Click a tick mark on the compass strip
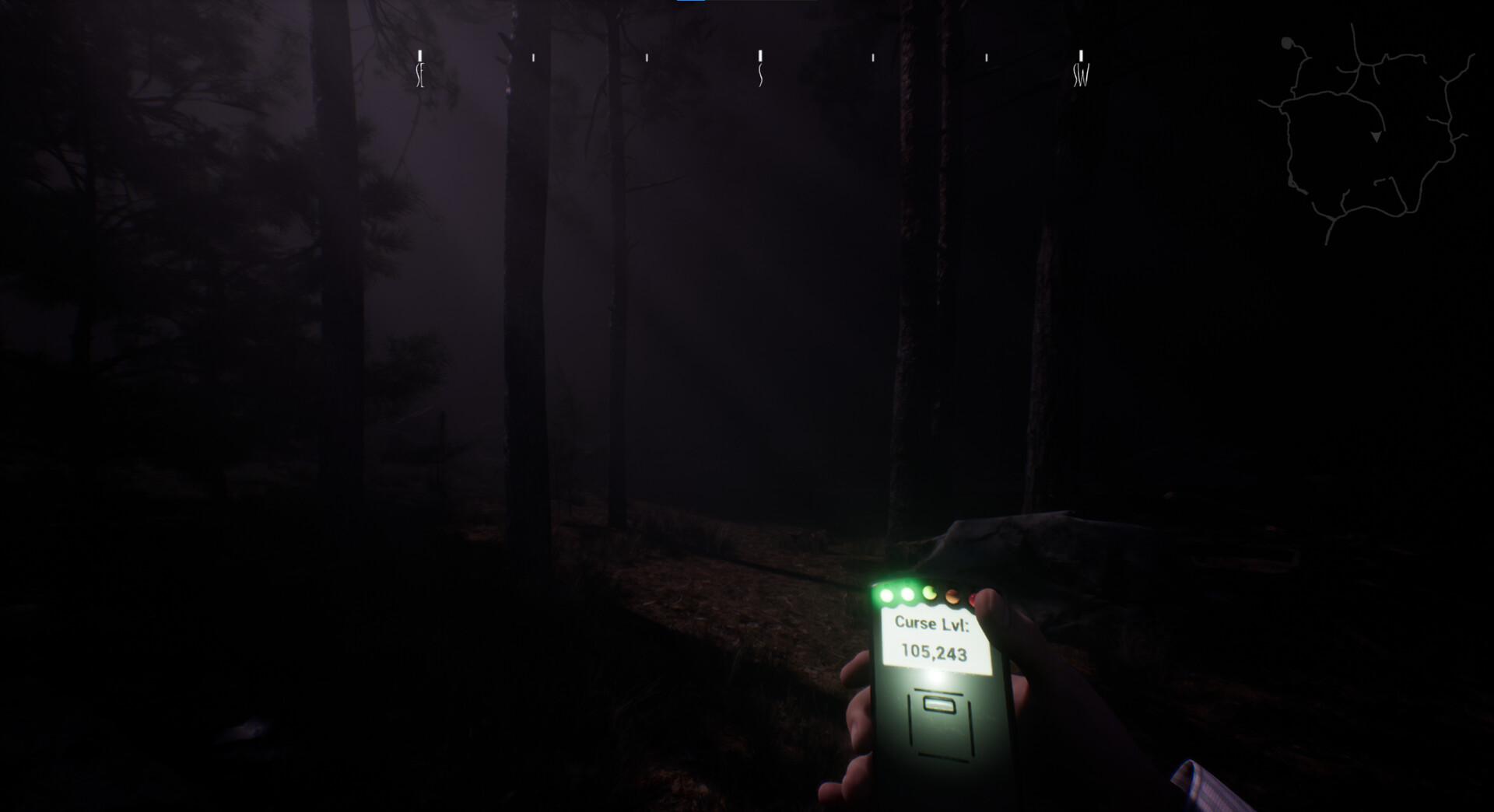Screen dimensions: 1494x812 (x=646, y=56)
